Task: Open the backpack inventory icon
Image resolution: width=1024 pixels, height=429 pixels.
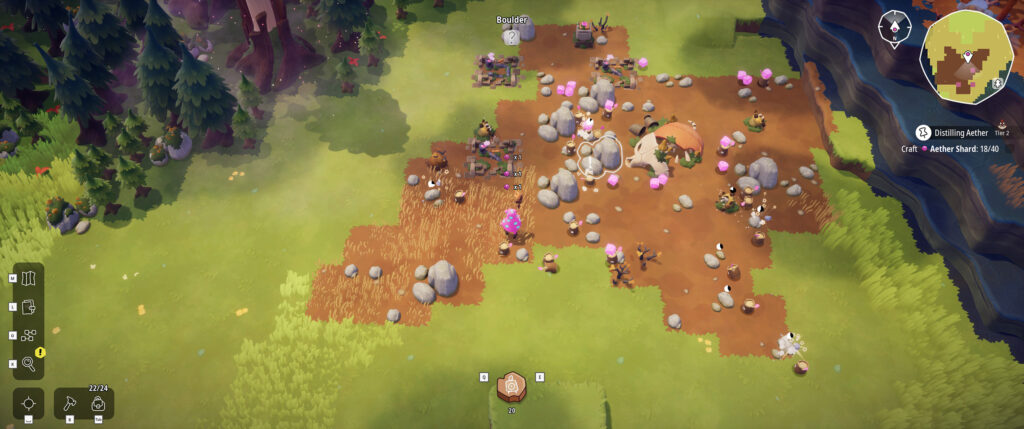Action: (x=98, y=404)
